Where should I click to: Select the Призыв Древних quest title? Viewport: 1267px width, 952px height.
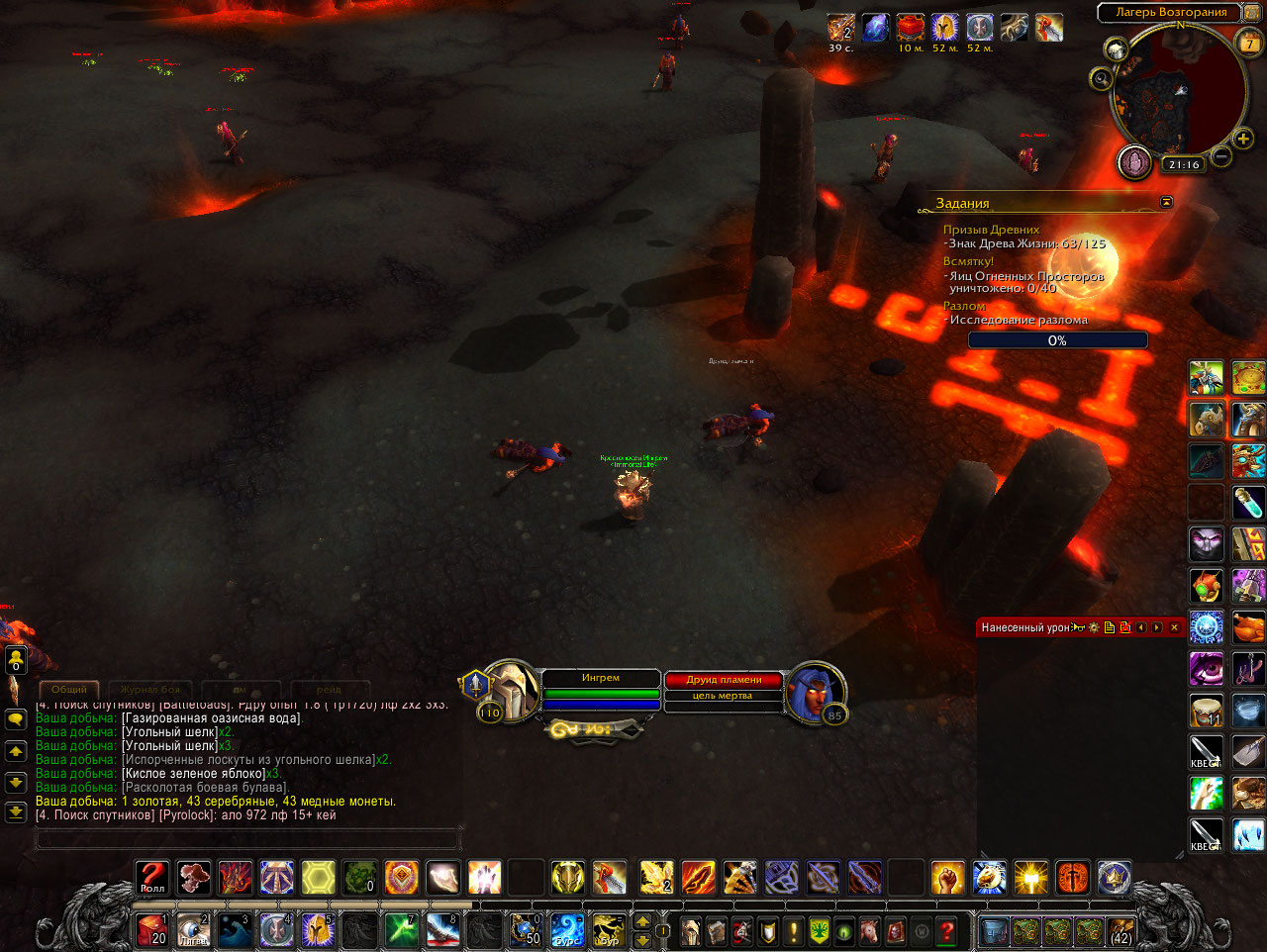pyautogui.click(x=991, y=230)
